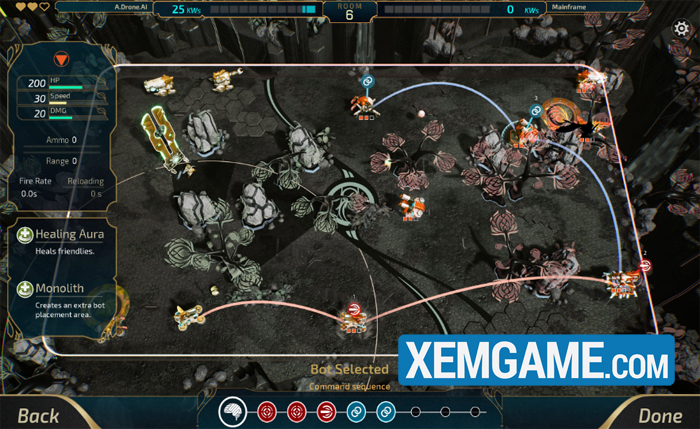Open settings via the gear icon
700x429 pixels.
point(682,28)
